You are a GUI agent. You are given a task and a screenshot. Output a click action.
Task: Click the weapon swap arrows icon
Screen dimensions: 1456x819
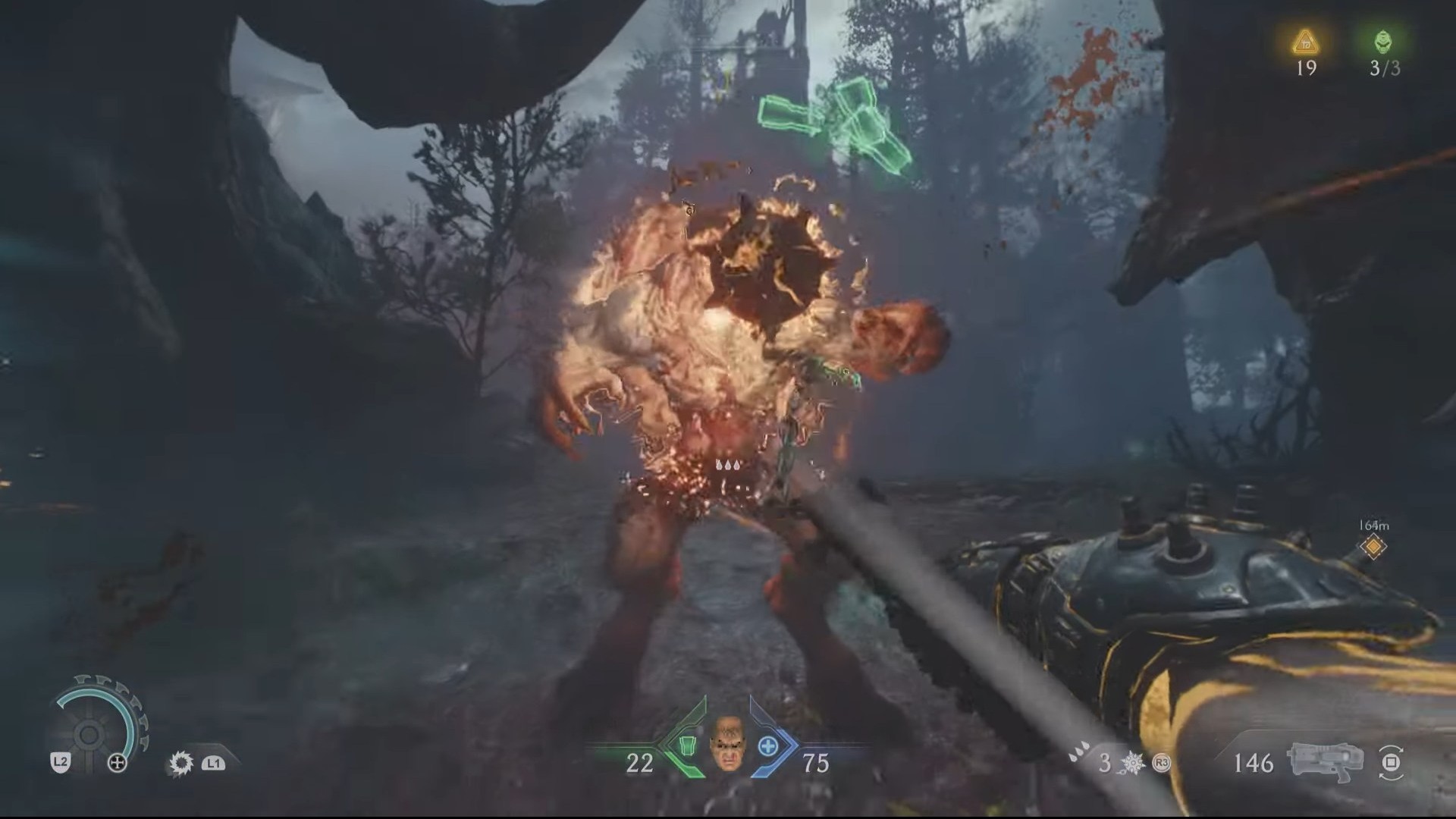point(1392,761)
